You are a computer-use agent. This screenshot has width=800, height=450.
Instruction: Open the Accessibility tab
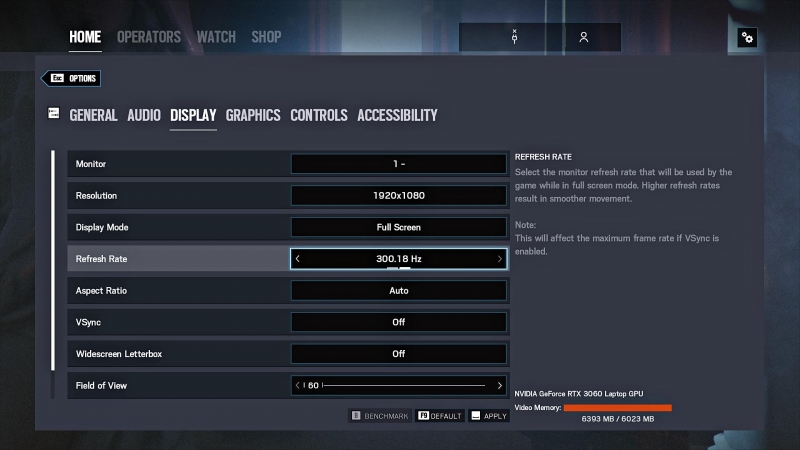coord(397,115)
